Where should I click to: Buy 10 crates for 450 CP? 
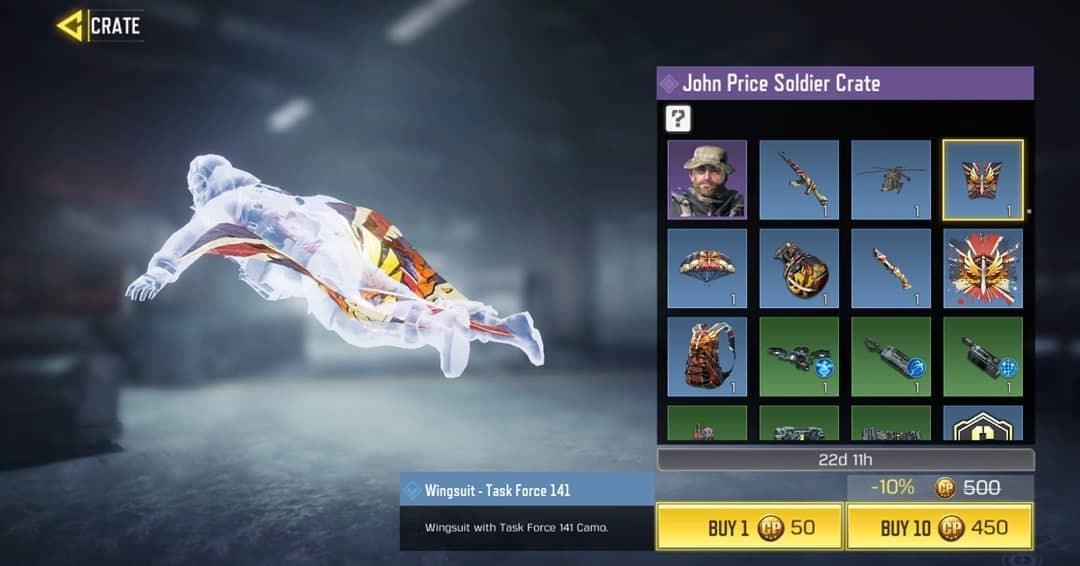[x=939, y=527]
